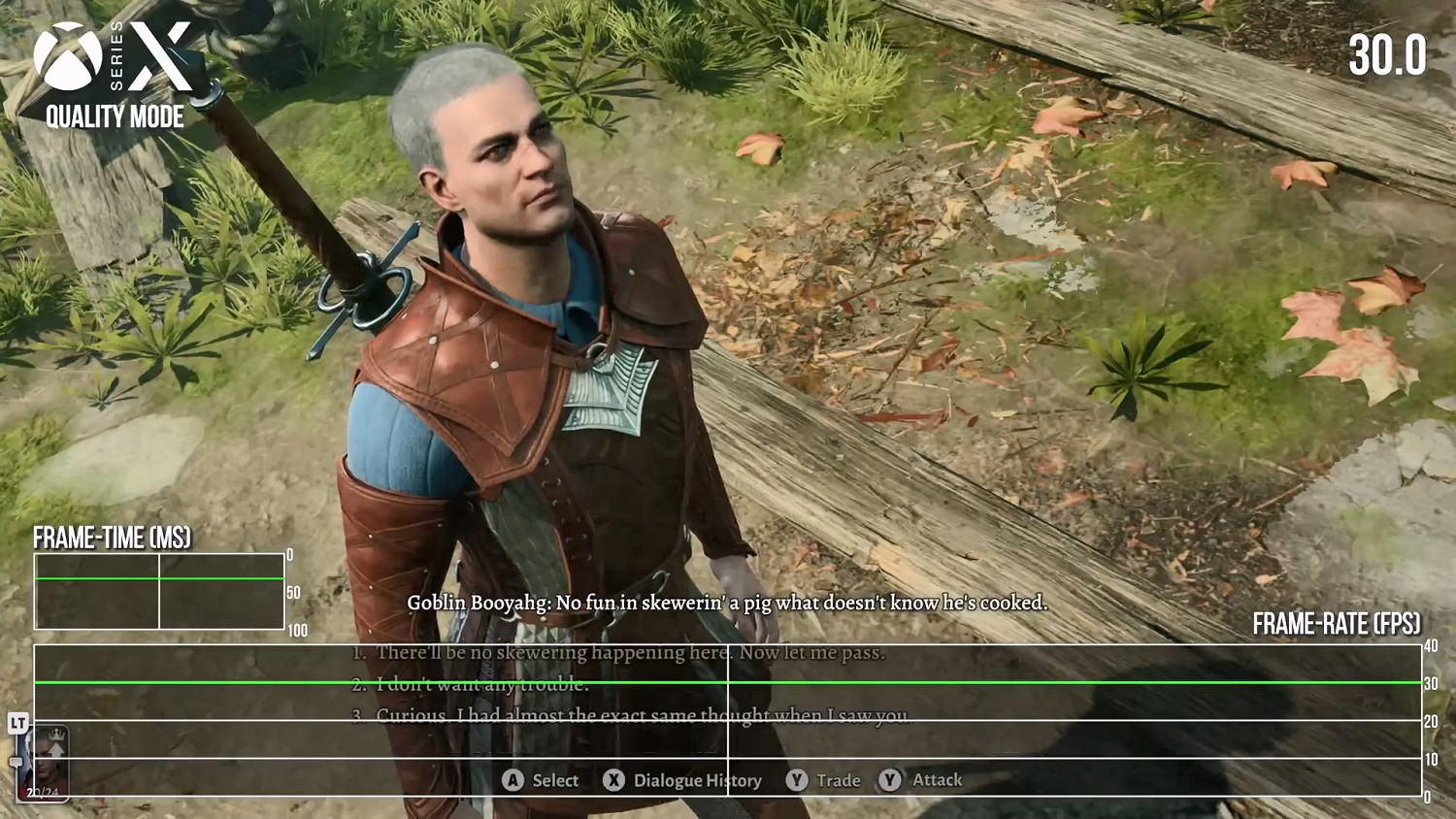Image resolution: width=1456 pixels, height=819 pixels.
Task: Open Dialogue History
Action: coord(697,780)
